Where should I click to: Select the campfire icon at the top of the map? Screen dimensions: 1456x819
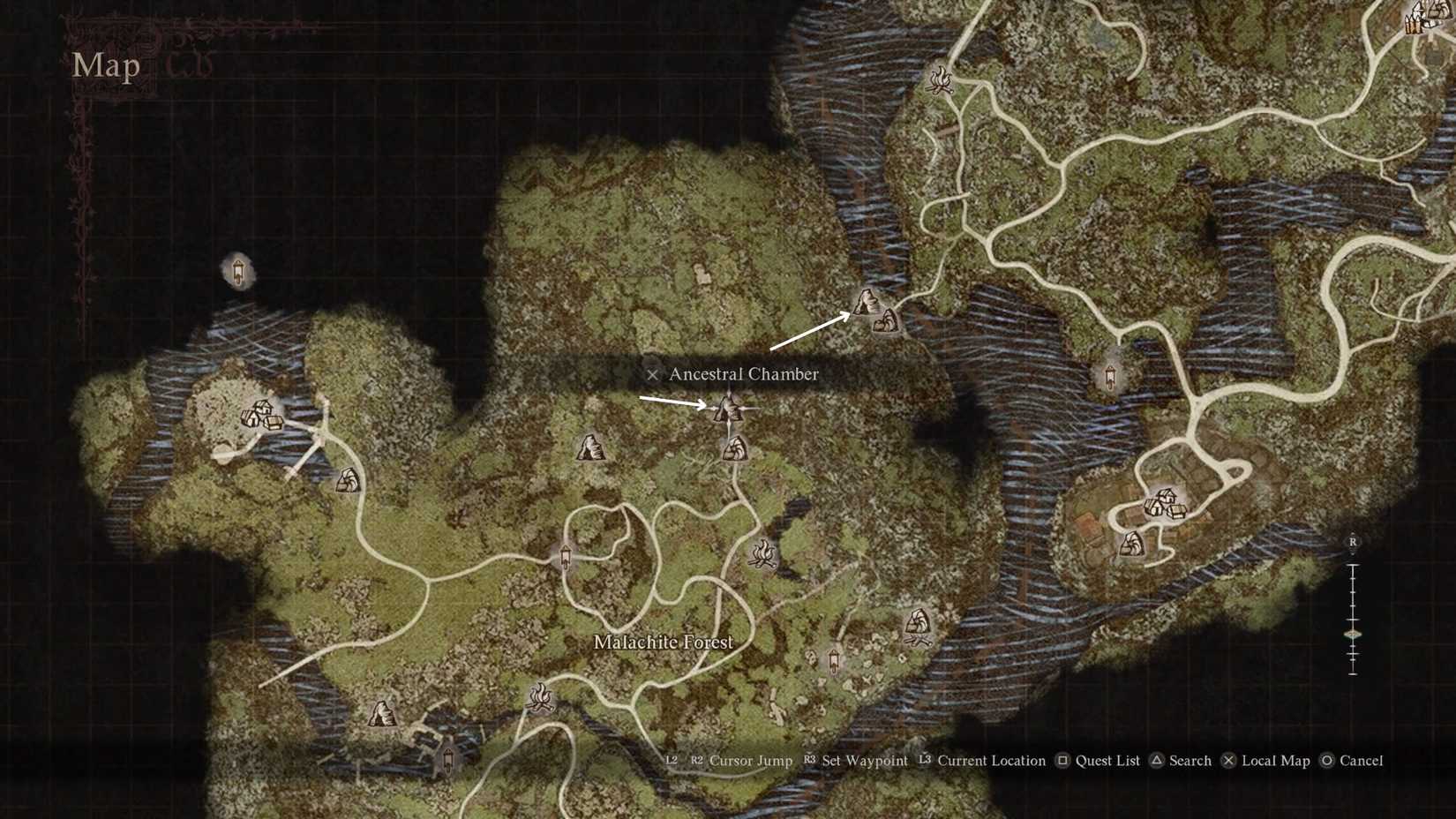pos(942,81)
